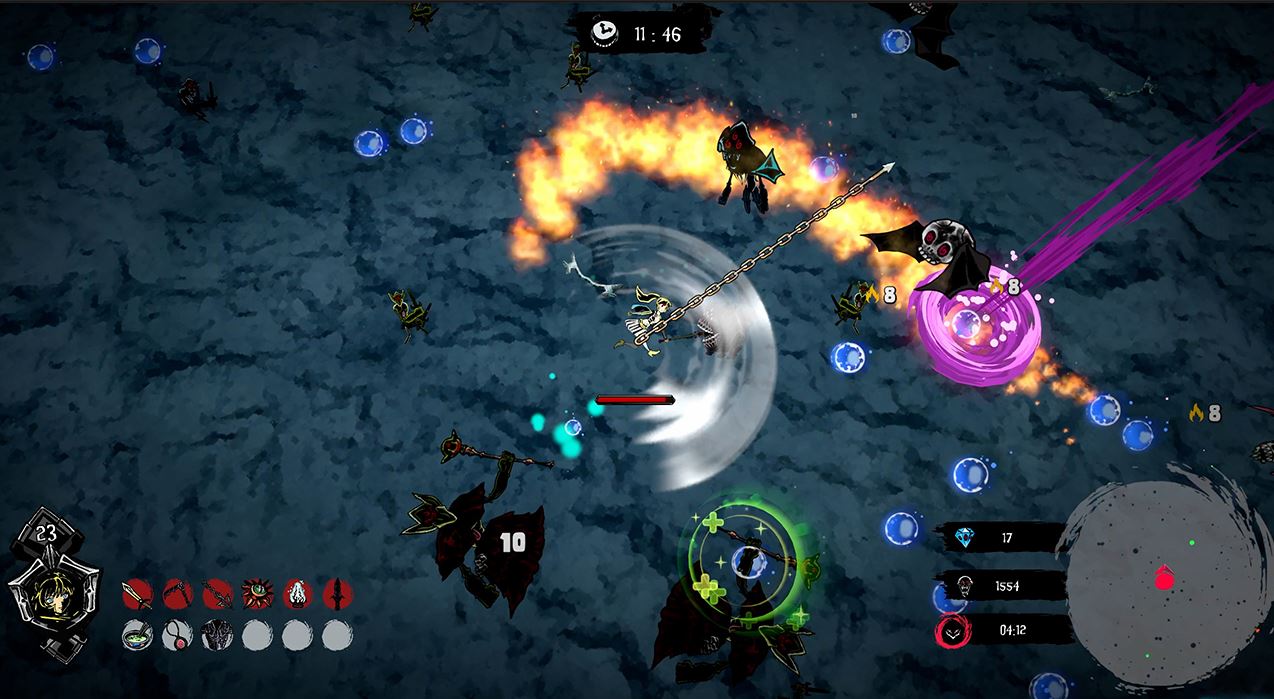The image size is (1274, 699).
Task: Select the red gem amulet item
Action: click(178, 635)
